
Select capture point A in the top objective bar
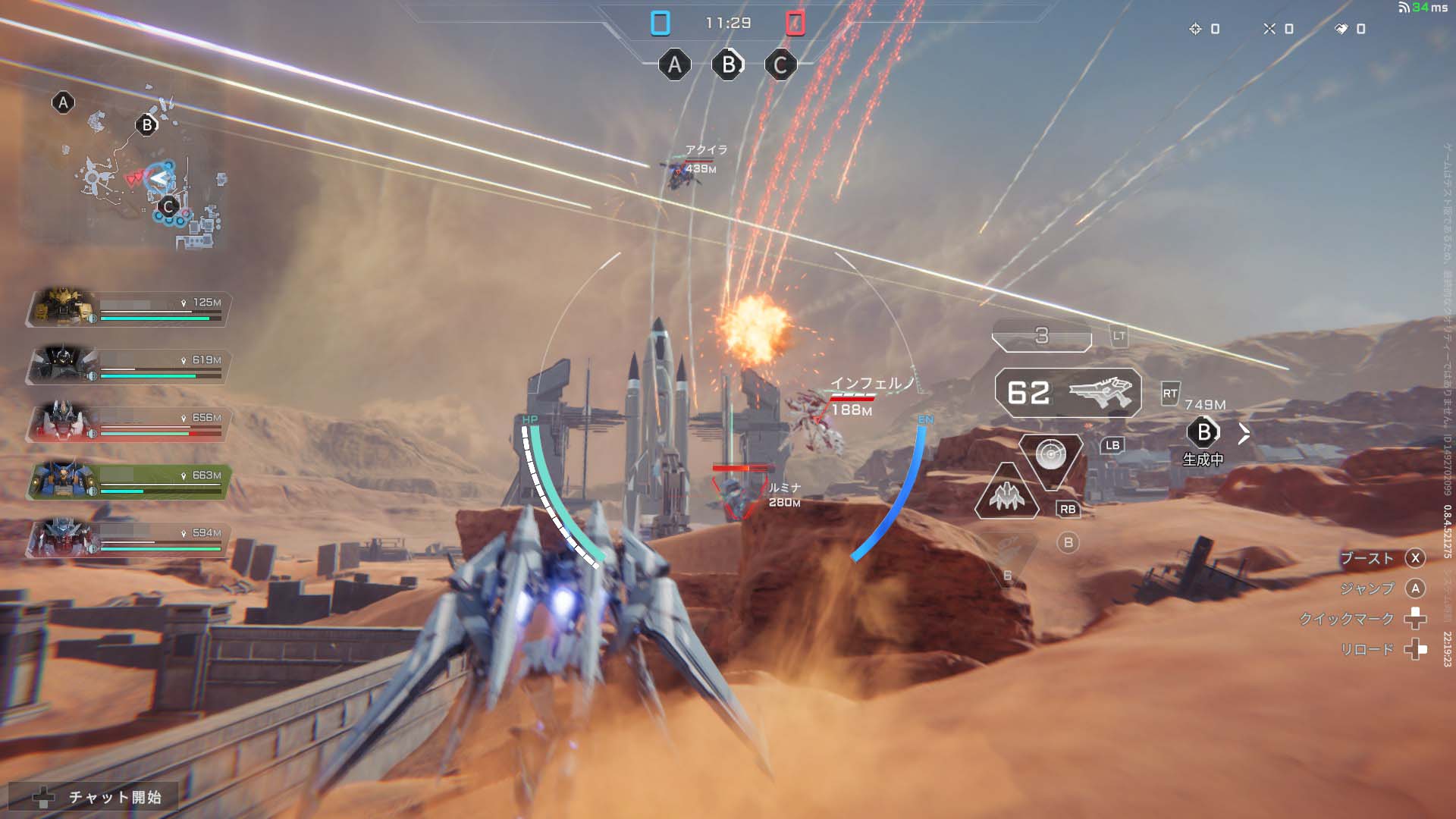(674, 65)
